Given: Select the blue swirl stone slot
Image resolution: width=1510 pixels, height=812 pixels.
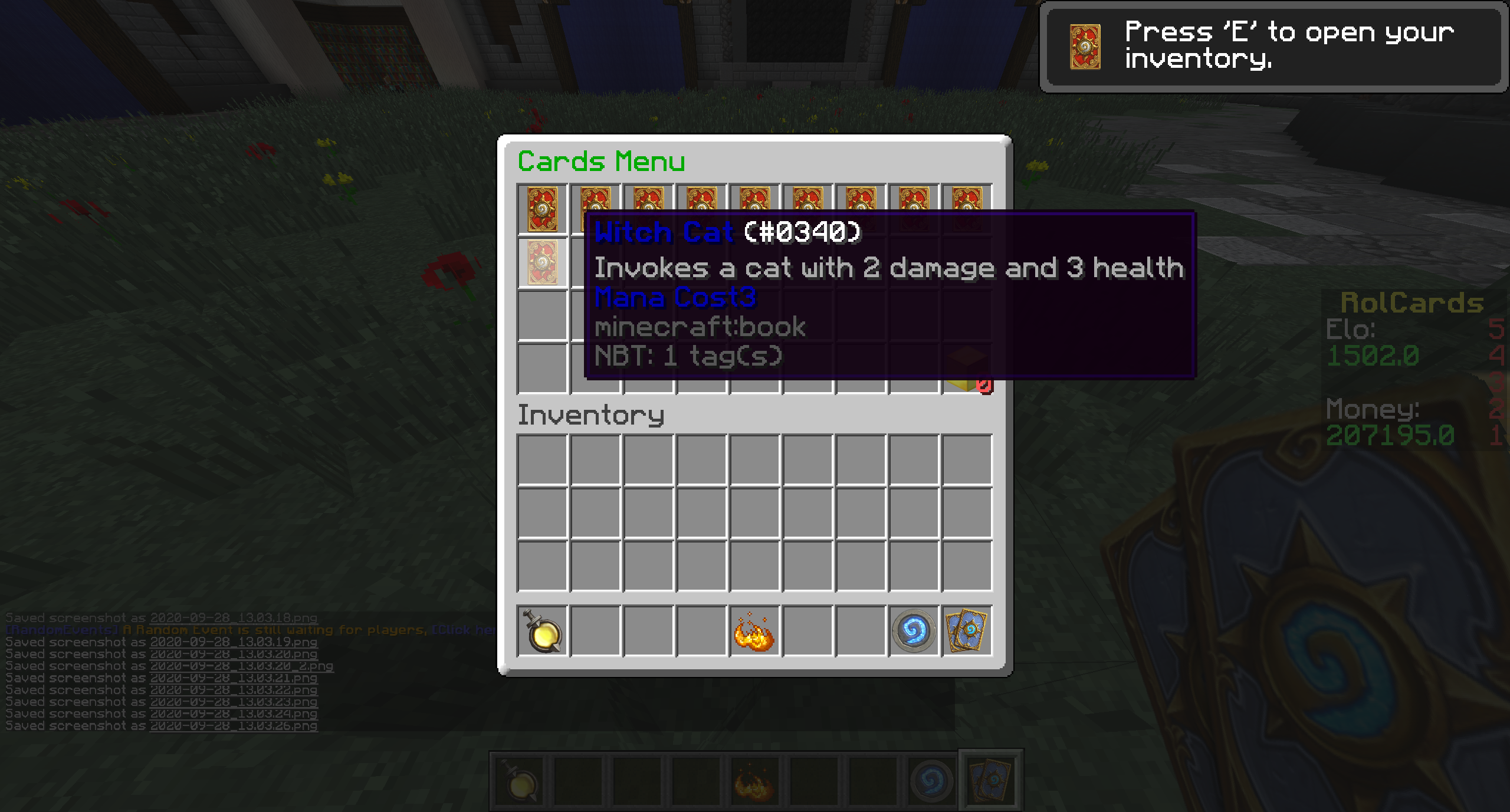Looking at the screenshot, I should pyautogui.click(x=914, y=631).
